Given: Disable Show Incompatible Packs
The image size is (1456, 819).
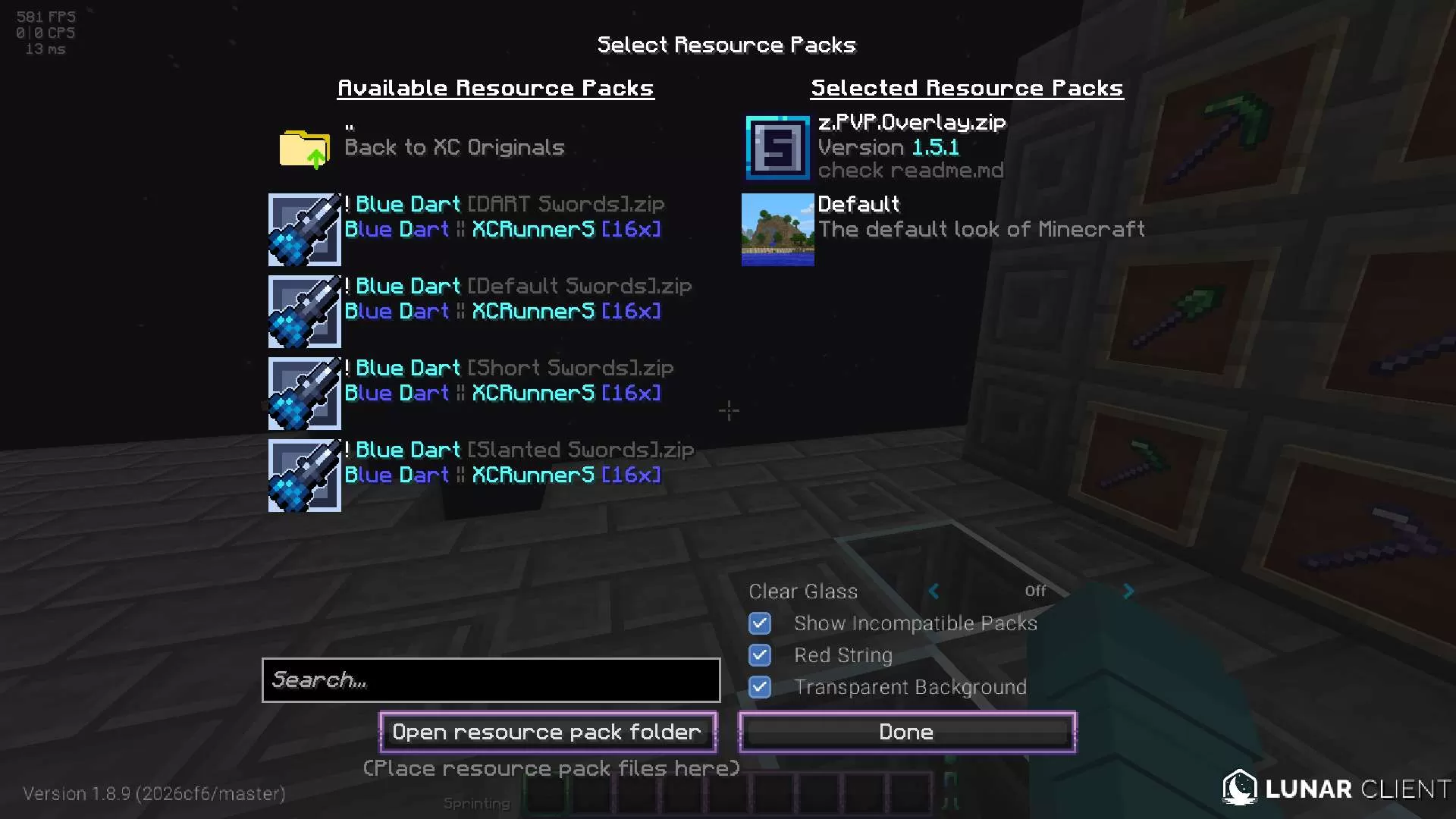Looking at the screenshot, I should pyautogui.click(x=759, y=623).
